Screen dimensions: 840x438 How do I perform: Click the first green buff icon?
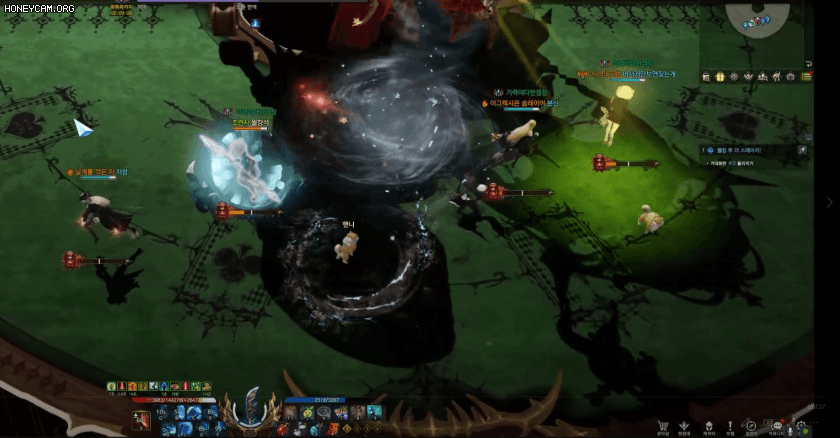(112, 386)
